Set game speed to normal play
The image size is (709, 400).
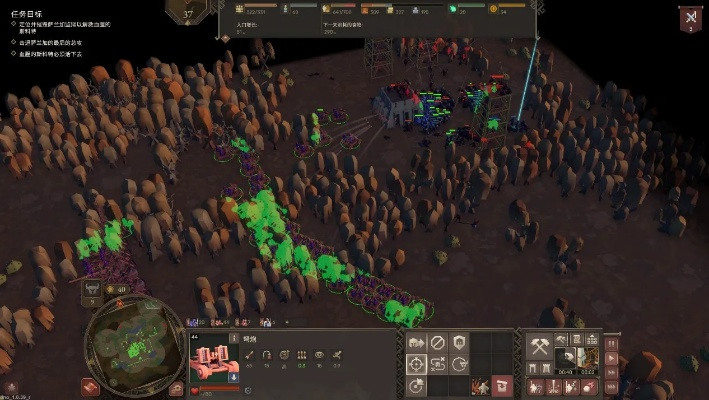tap(612, 359)
